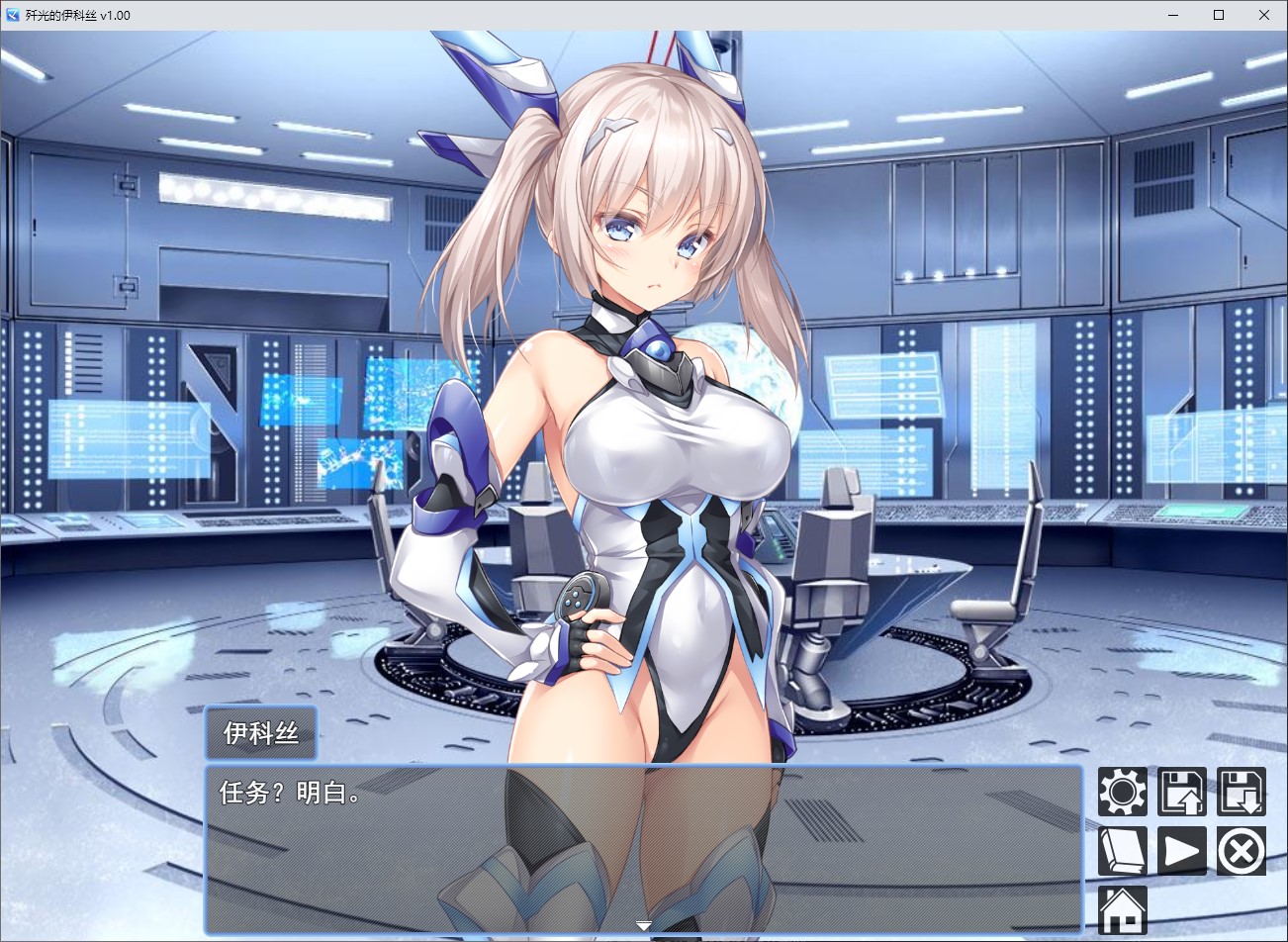Open the settings menu via the gear icon
Screen dimensions: 1288x942
[x=1122, y=794]
